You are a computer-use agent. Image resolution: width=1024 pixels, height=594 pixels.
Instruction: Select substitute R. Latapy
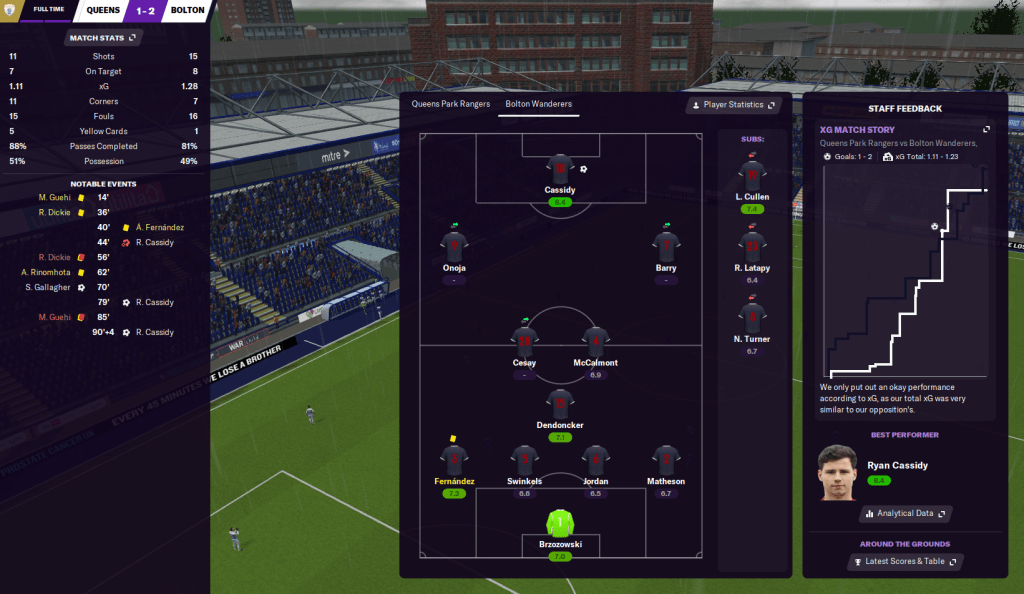[x=752, y=247]
